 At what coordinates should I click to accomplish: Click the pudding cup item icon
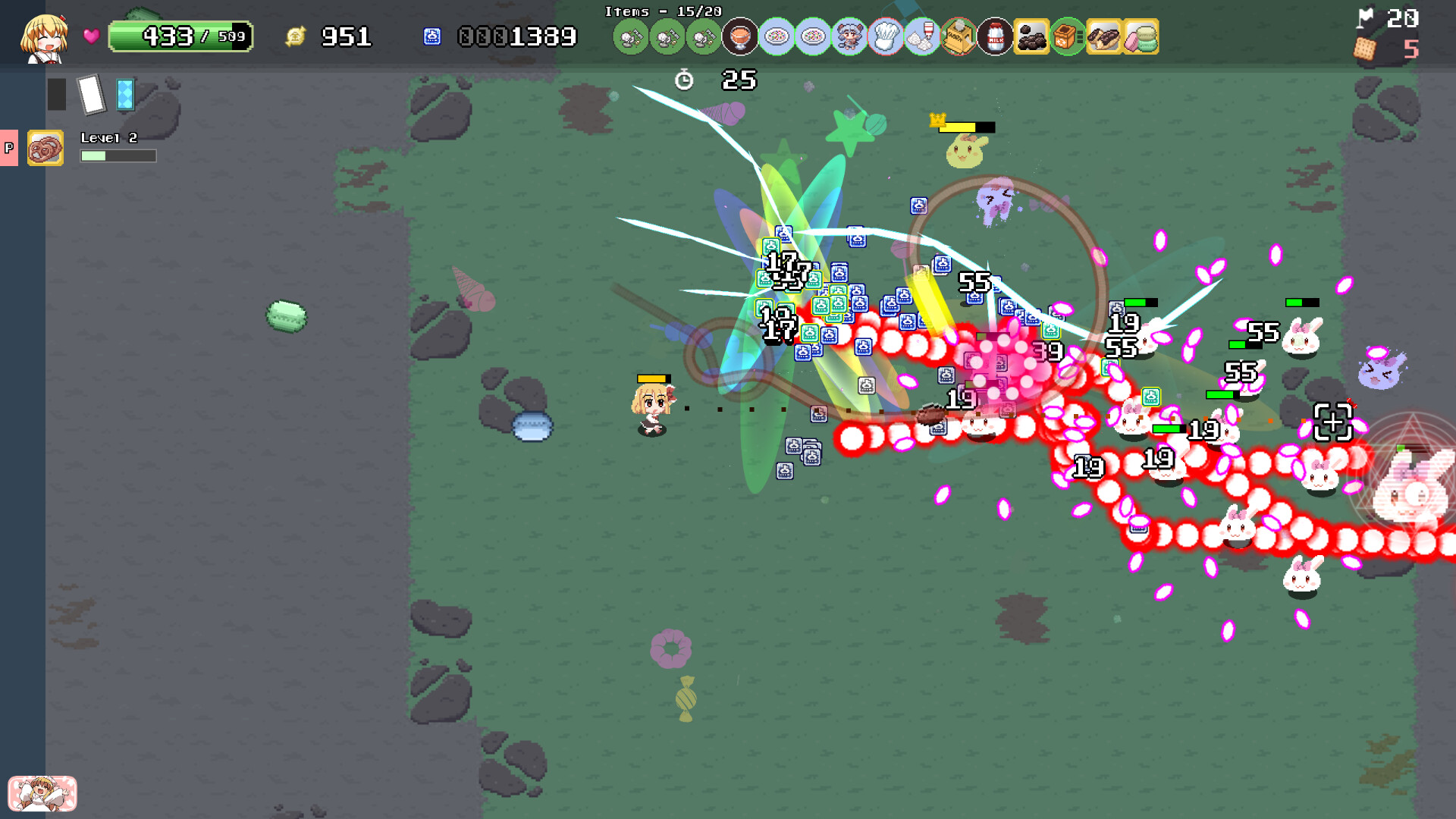pyautogui.click(x=738, y=36)
